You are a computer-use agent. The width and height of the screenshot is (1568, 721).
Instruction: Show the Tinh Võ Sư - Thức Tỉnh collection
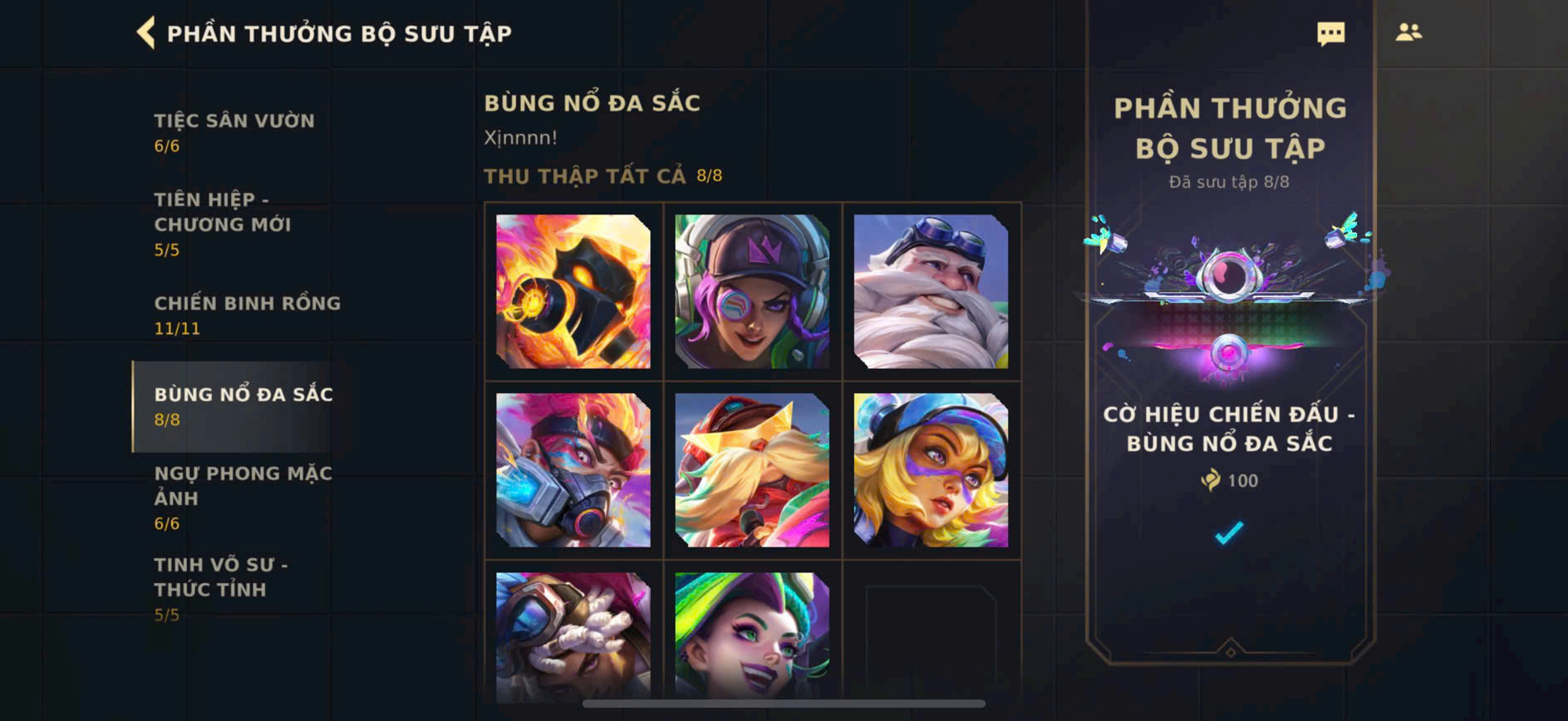221,588
